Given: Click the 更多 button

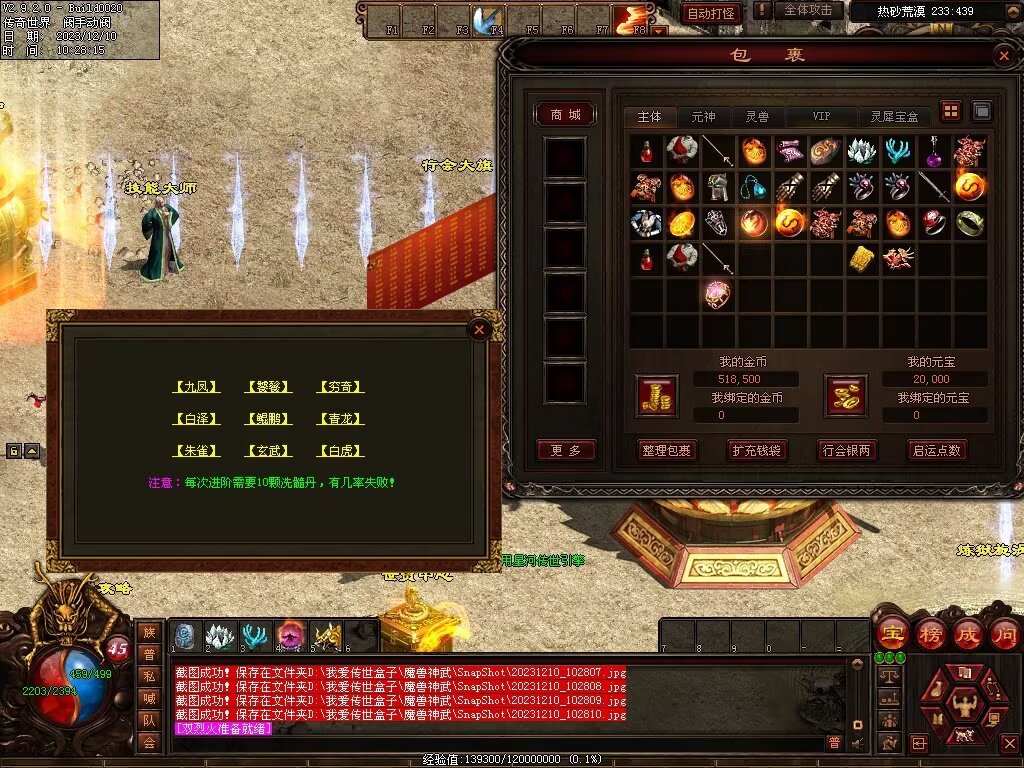Looking at the screenshot, I should pos(565,450).
